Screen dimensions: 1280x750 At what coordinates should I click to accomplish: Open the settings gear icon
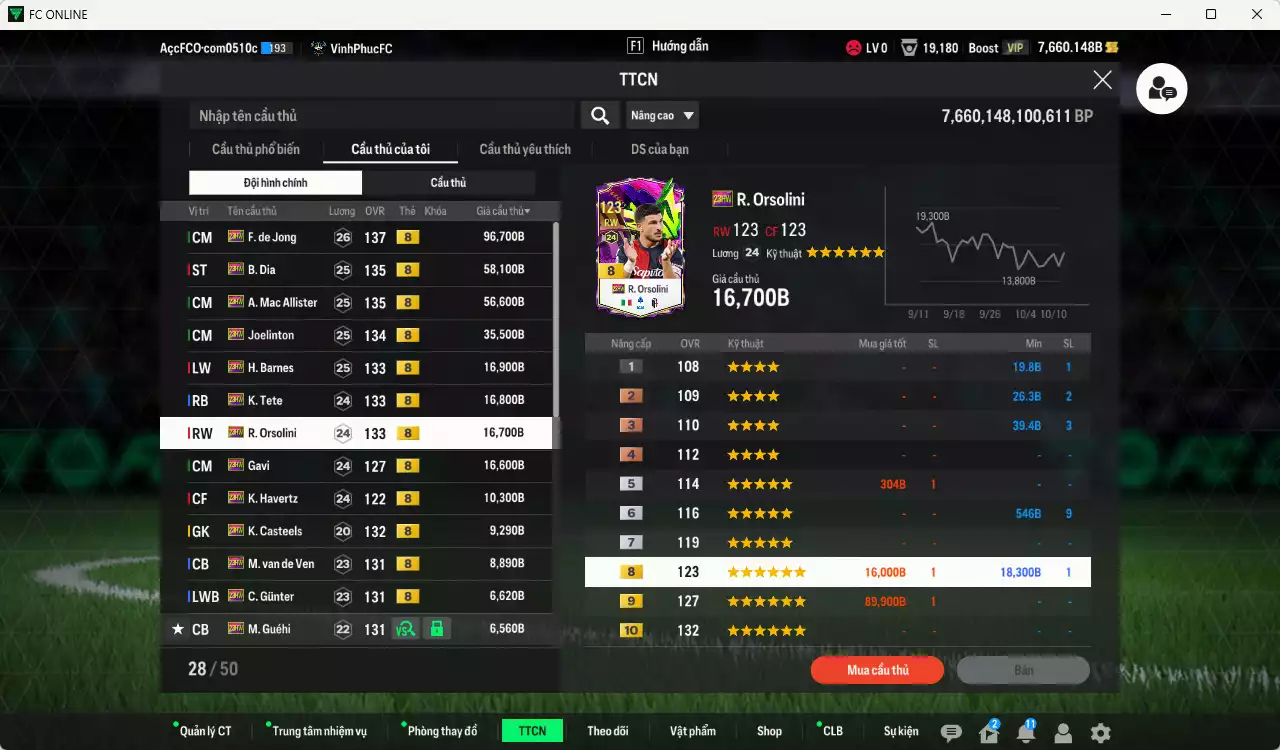click(x=1100, y=733)
